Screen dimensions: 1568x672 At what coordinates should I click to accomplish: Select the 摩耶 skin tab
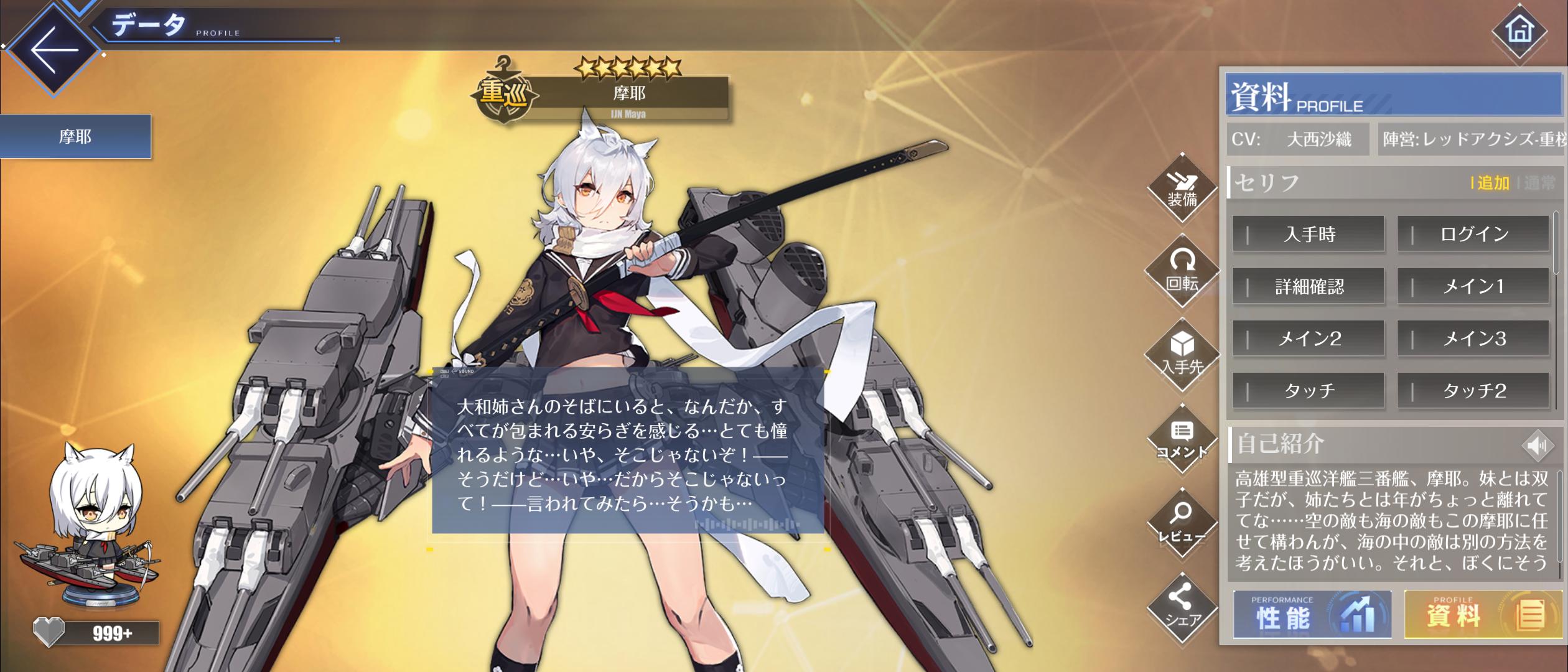(x=75, y=136)
